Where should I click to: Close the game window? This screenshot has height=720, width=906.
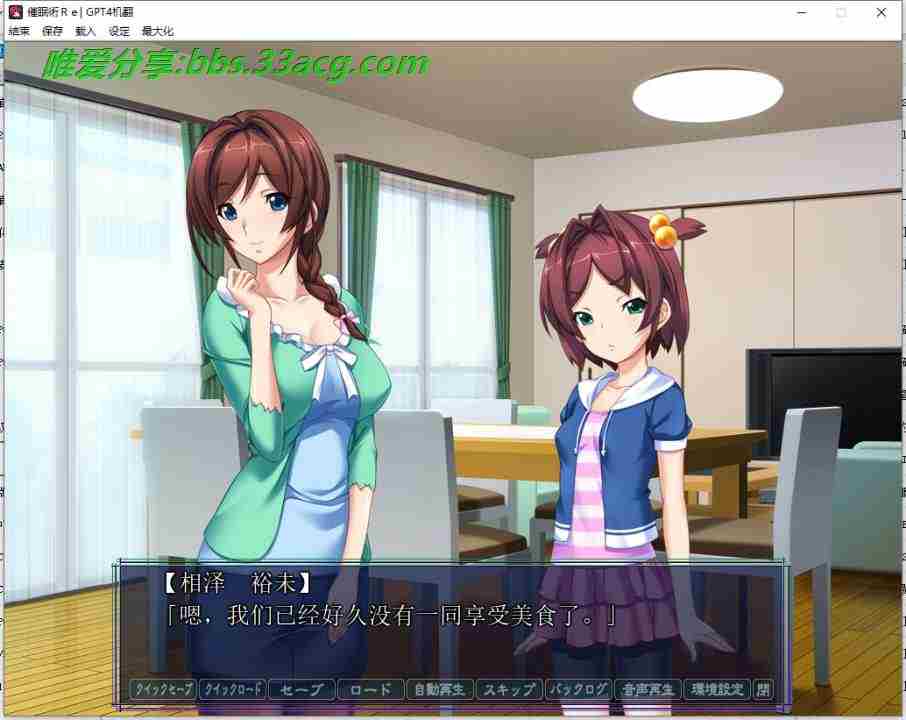point(880,12)
